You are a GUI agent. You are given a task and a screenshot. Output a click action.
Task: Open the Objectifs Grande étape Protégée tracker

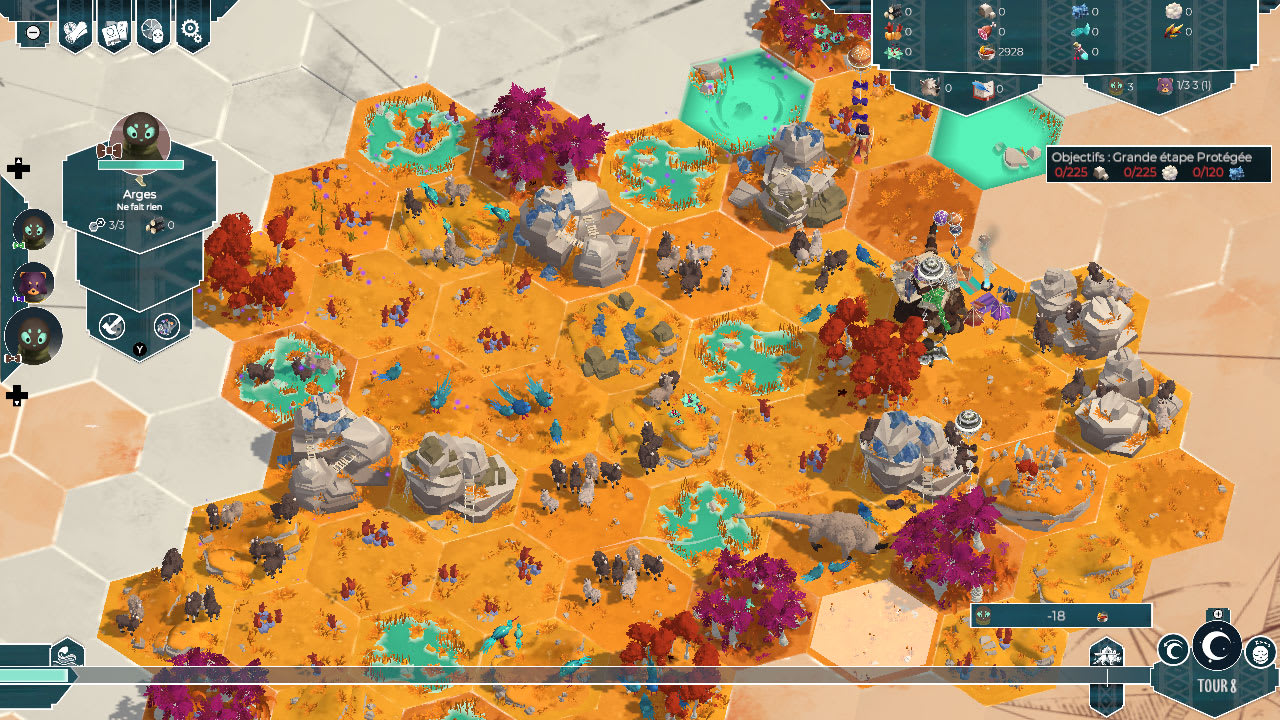click(x=1158, y=165)
